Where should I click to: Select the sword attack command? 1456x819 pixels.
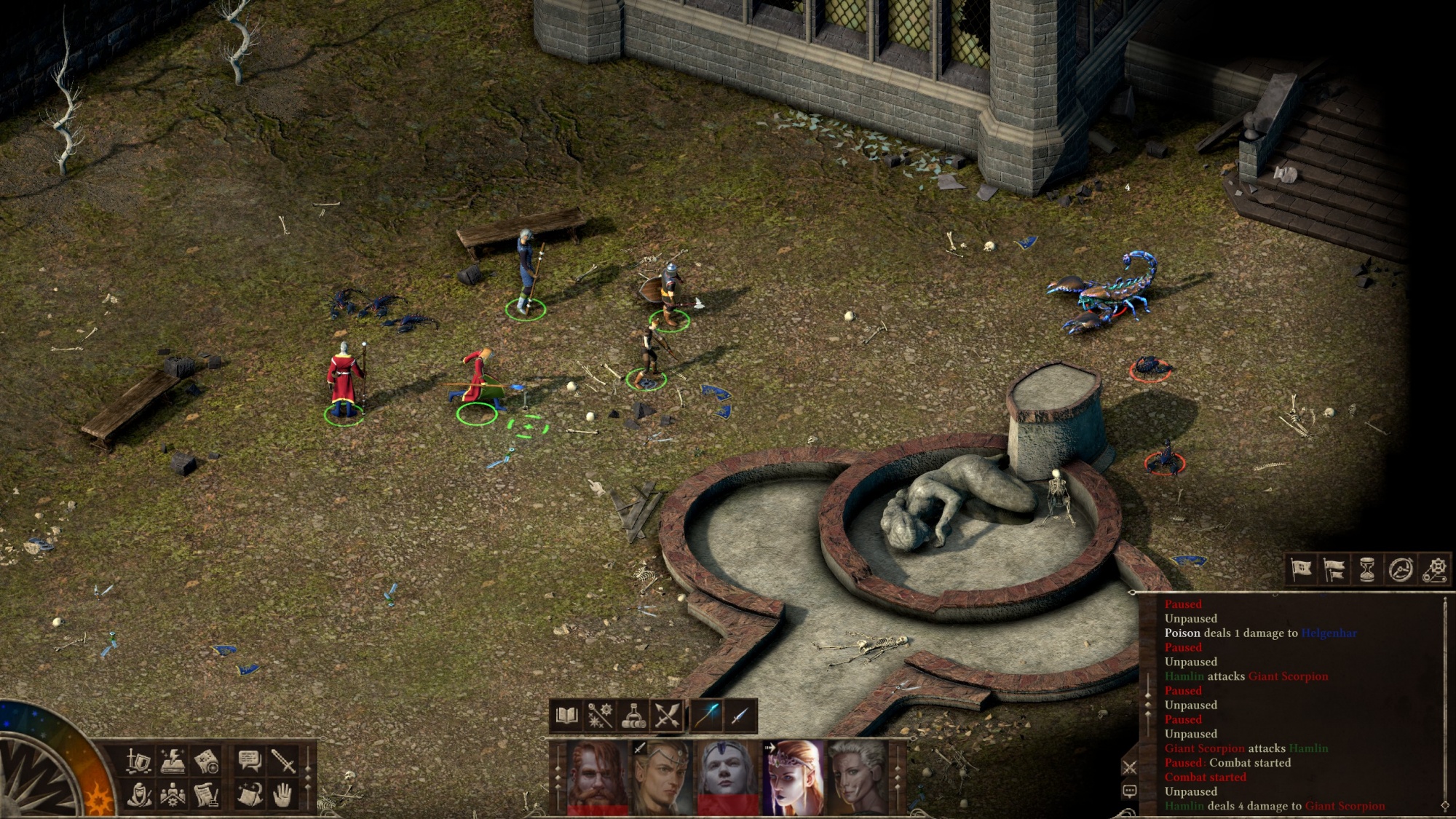point(282,761)
